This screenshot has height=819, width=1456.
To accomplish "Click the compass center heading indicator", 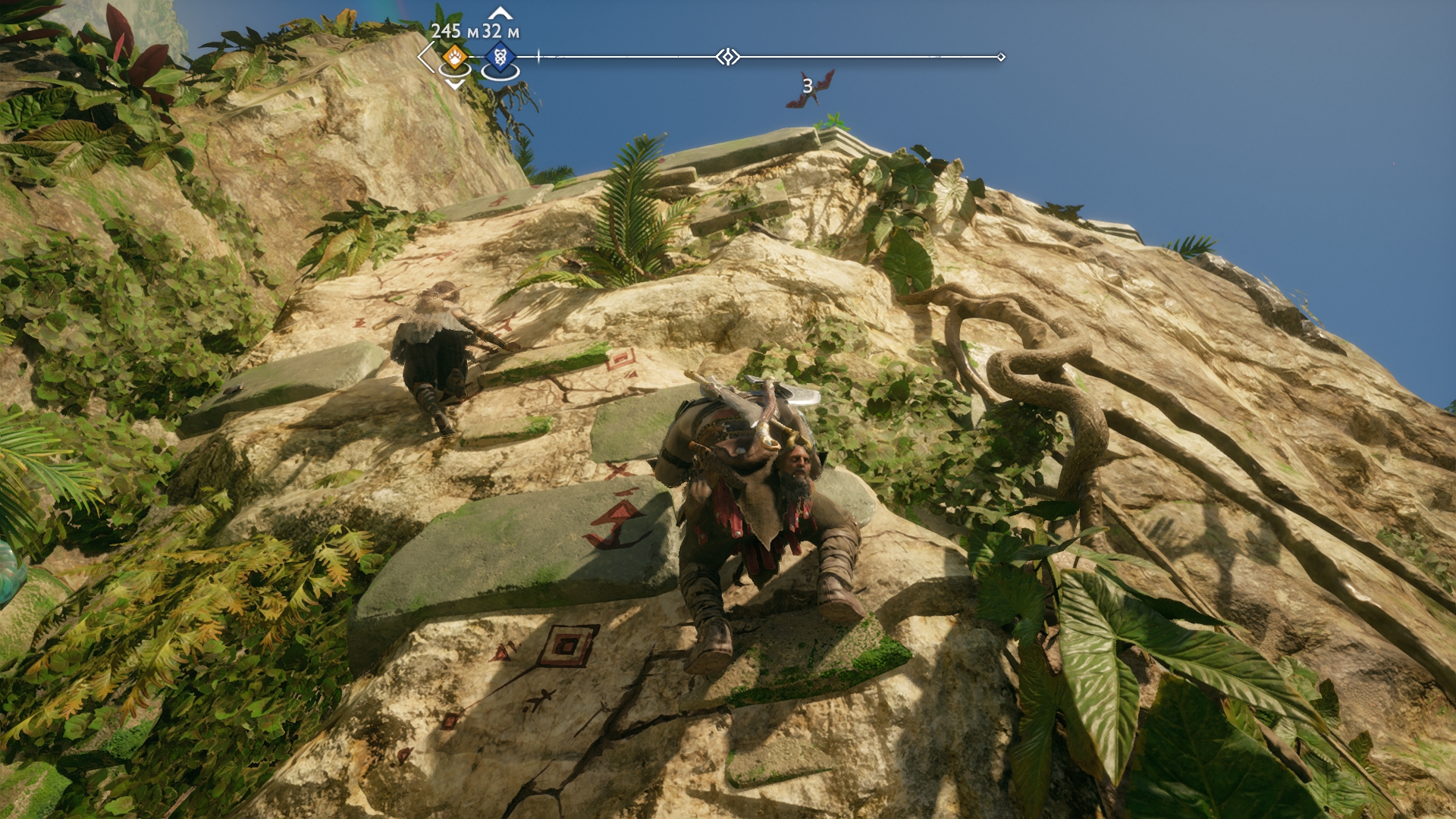I will (x=728, y=57).
